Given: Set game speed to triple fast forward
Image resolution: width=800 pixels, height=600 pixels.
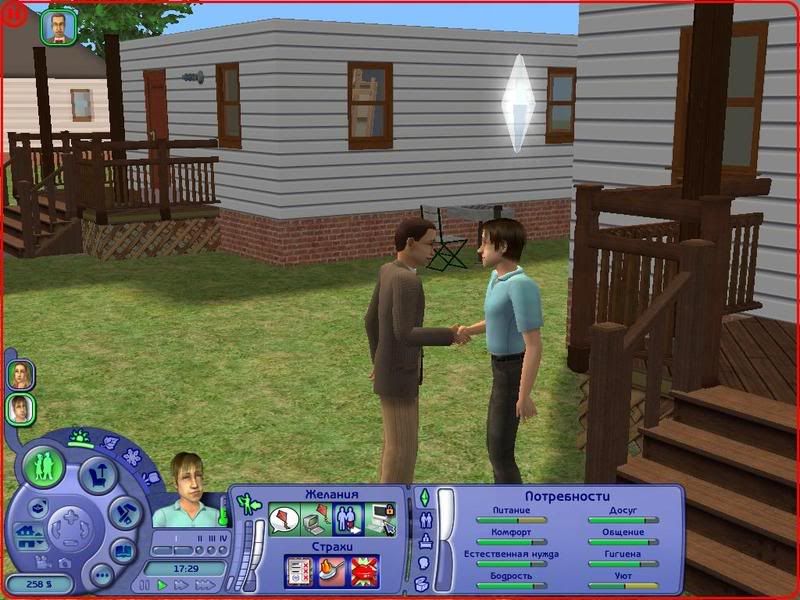Looking at the screenshot, I should coord(204,585).
